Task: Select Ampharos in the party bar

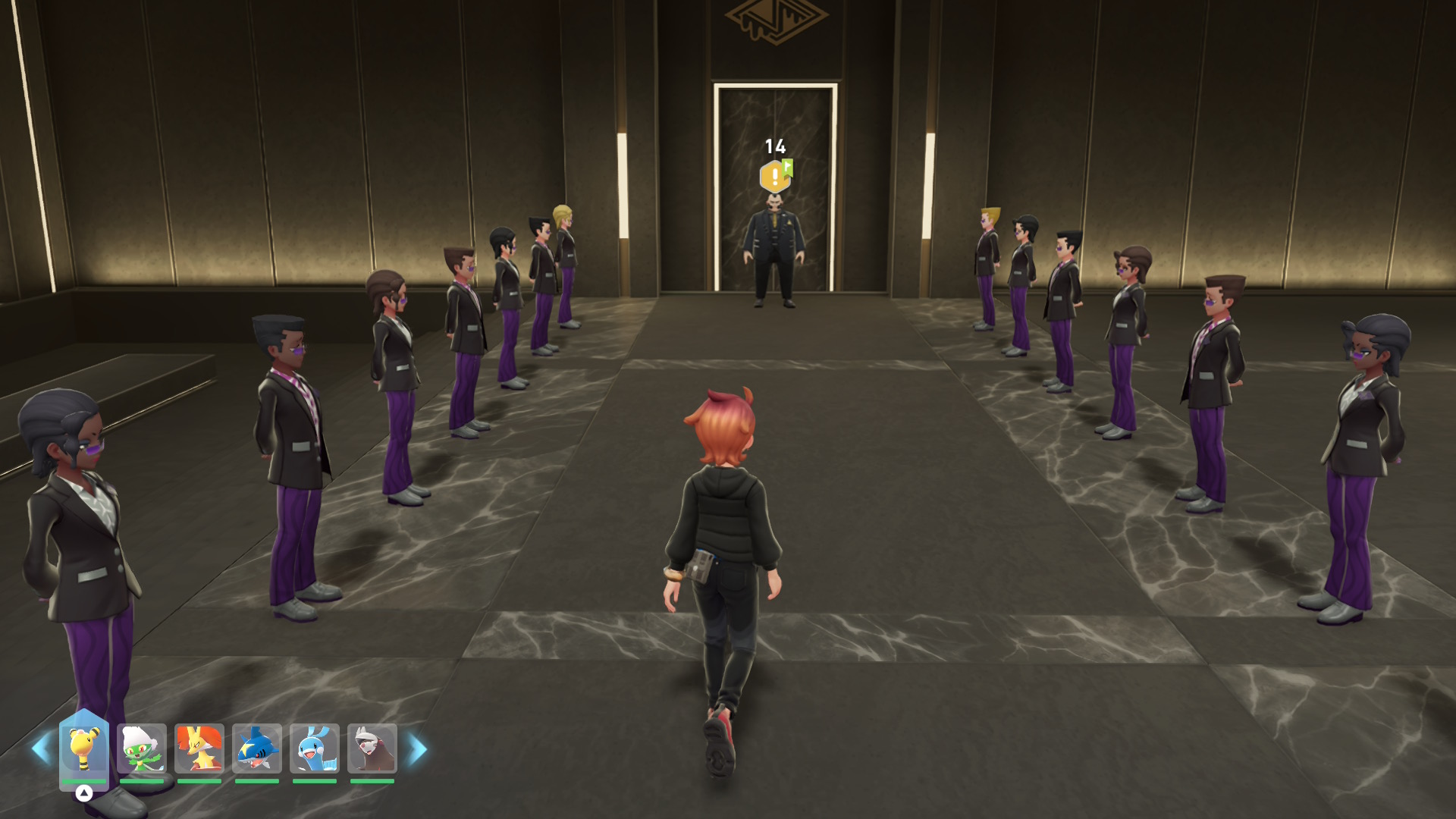Action: 83,748
